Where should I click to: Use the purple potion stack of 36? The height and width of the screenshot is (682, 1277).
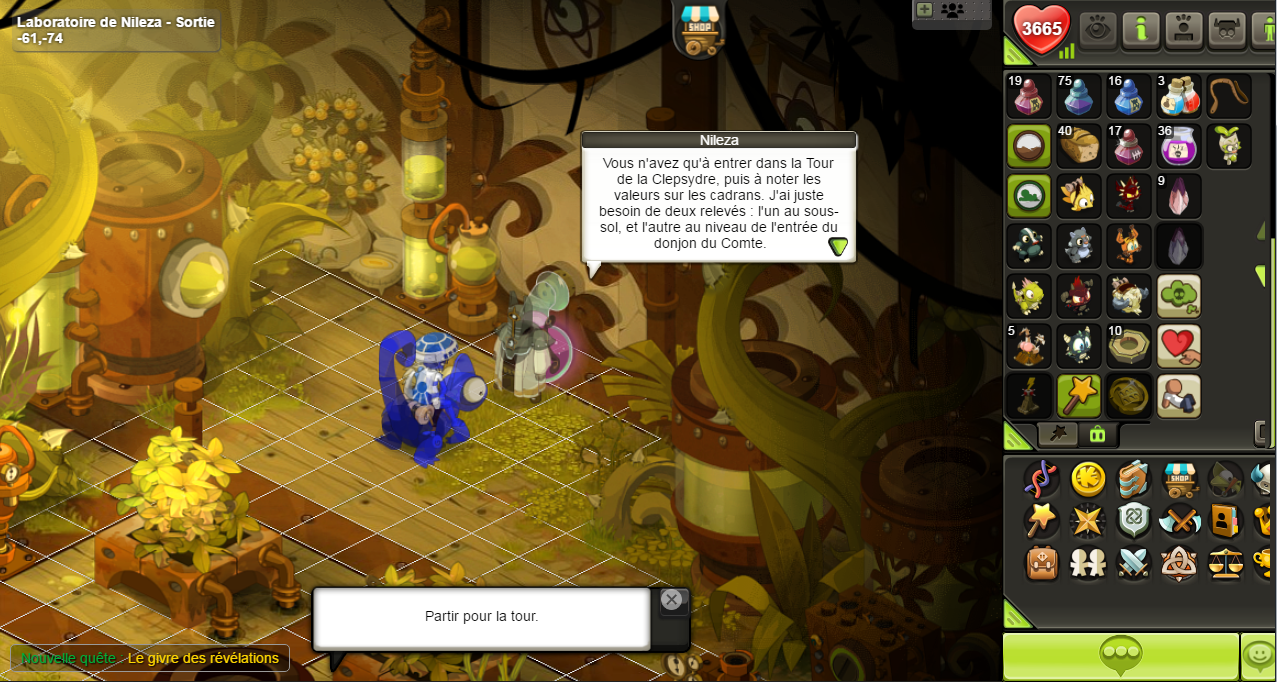1179,146
